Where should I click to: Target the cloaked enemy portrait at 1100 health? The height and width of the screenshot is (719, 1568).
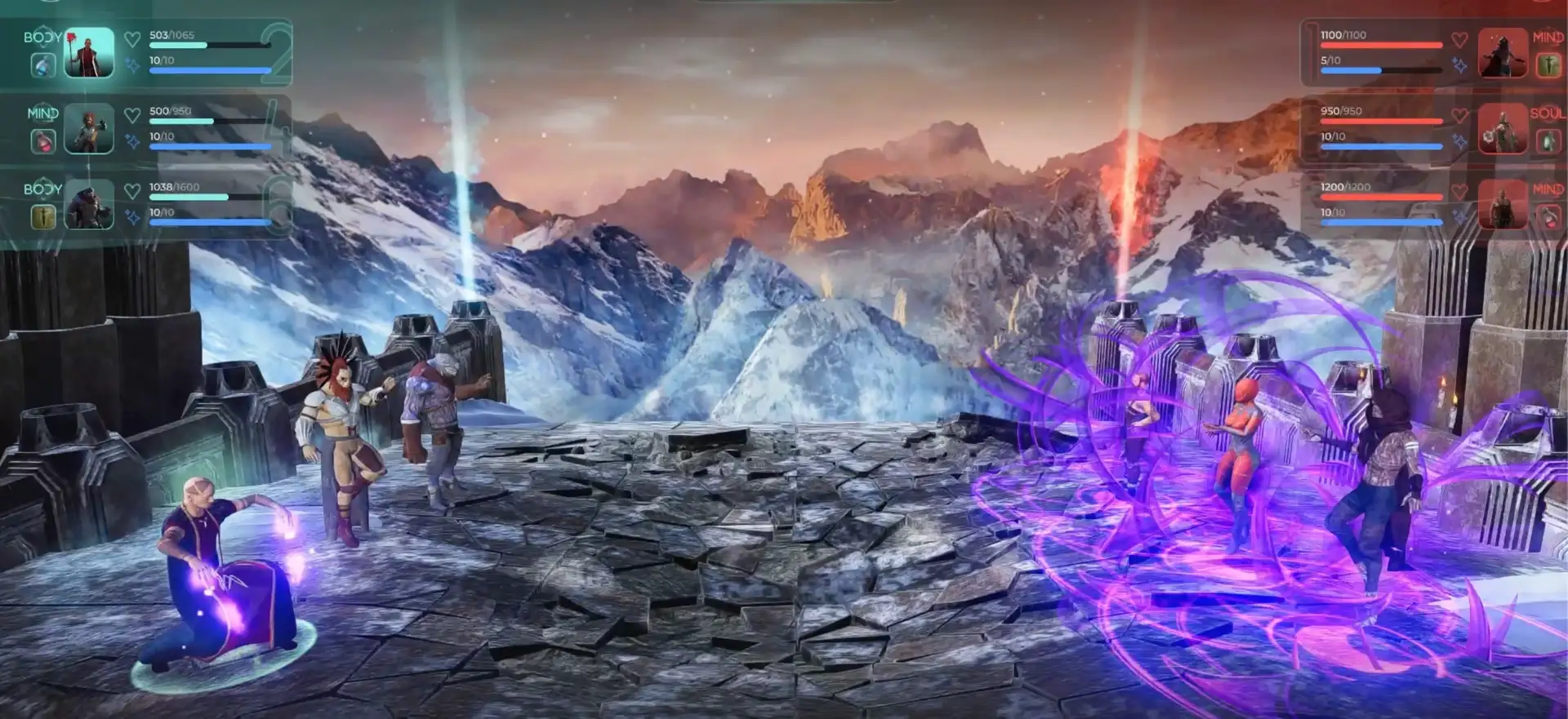click(x=1503, y=53)
